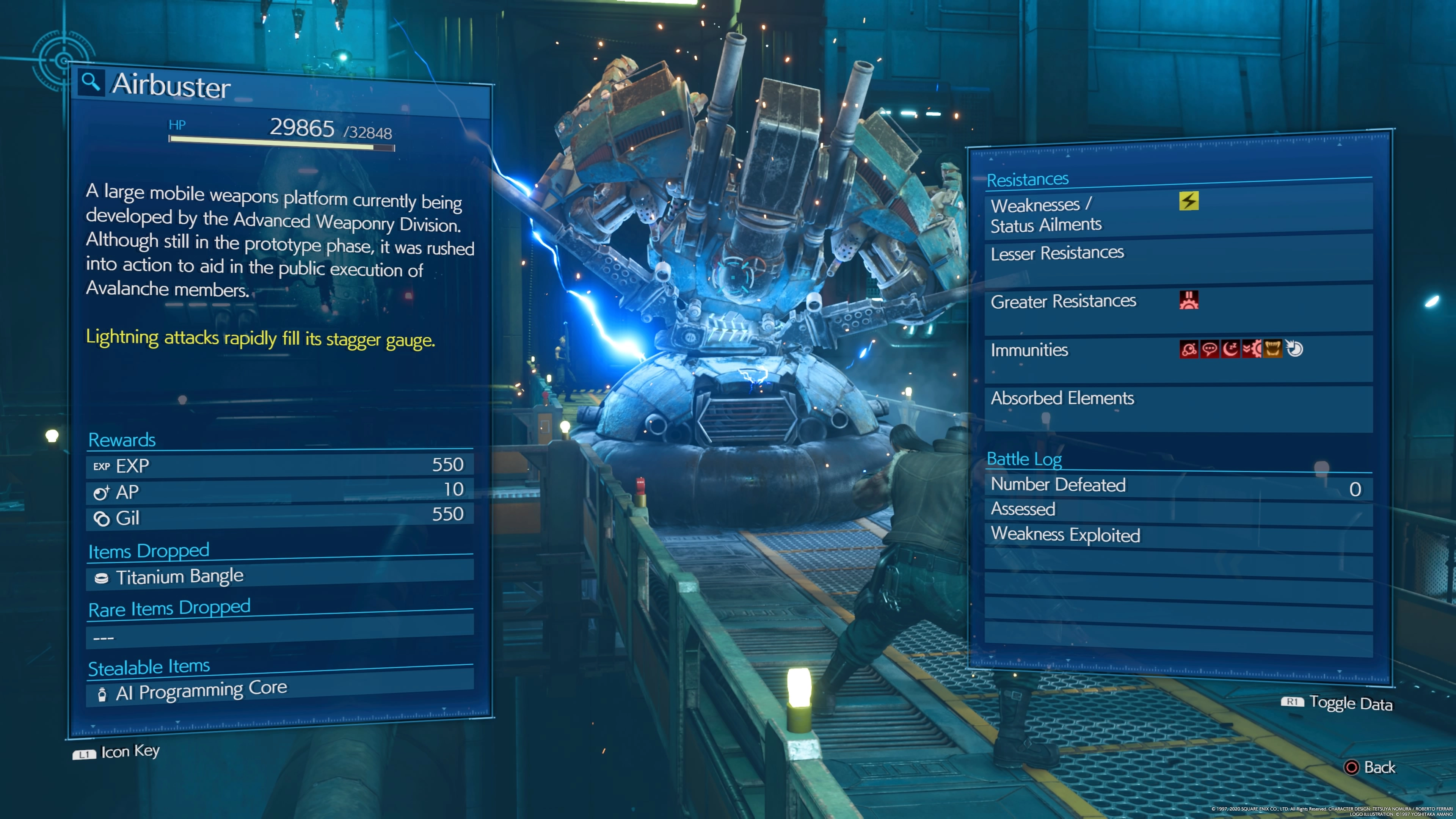Select the Titanium Bangle dropped item row
This screenshot has width=1456, height=819.
(x=280, y=576)
